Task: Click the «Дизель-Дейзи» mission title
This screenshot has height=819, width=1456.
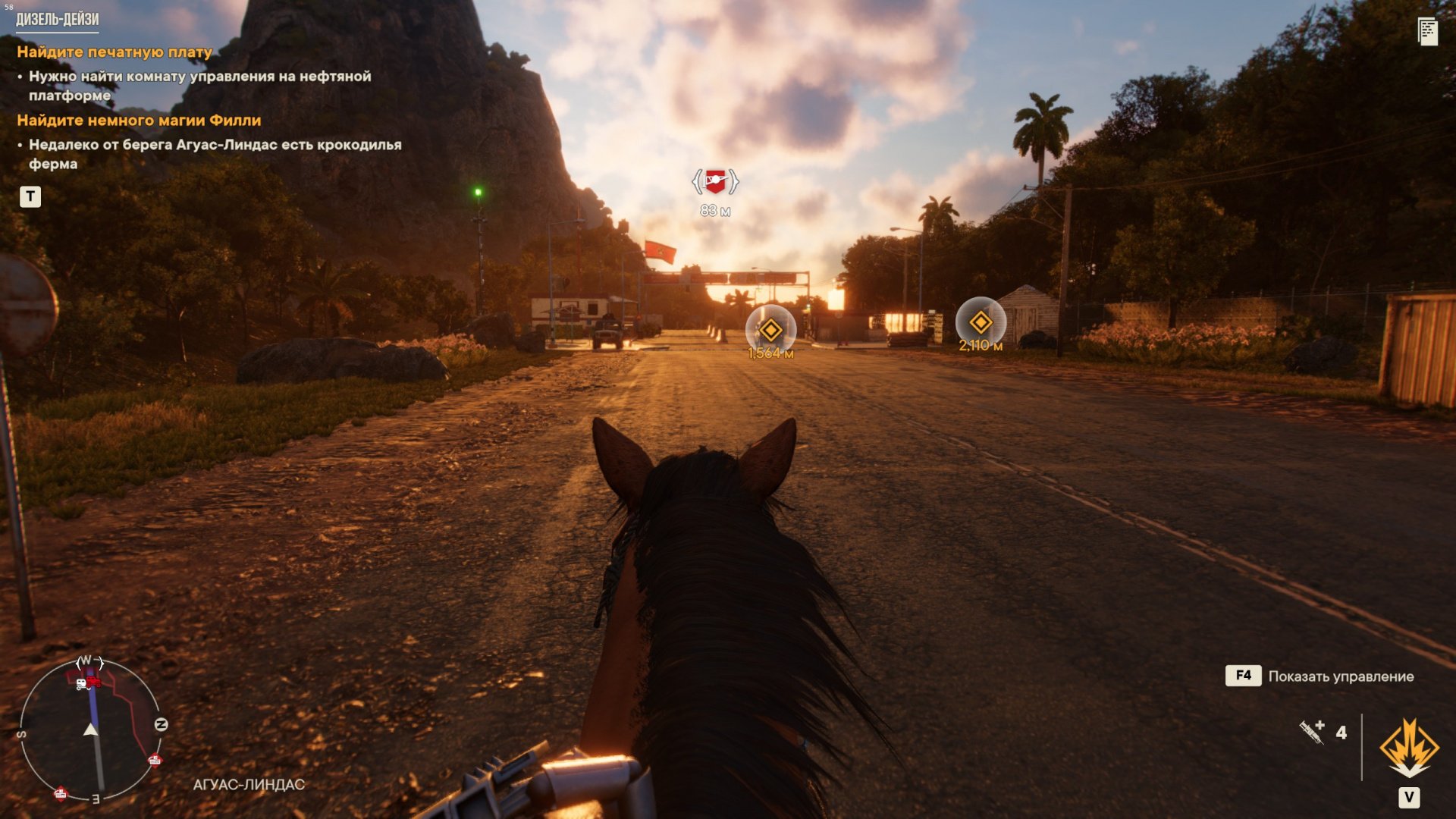Action: point(58,19)
